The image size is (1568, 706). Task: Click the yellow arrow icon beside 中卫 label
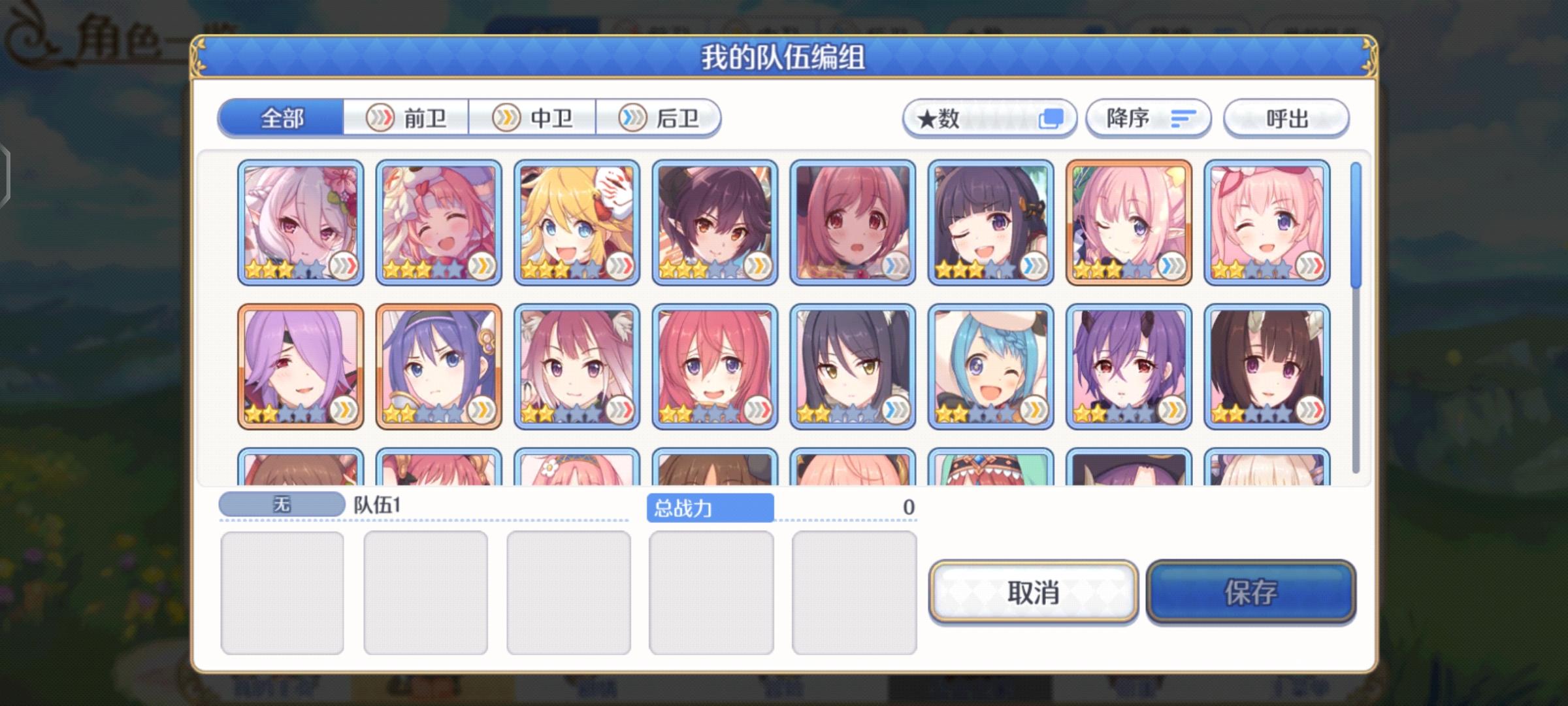pos(506,118)
